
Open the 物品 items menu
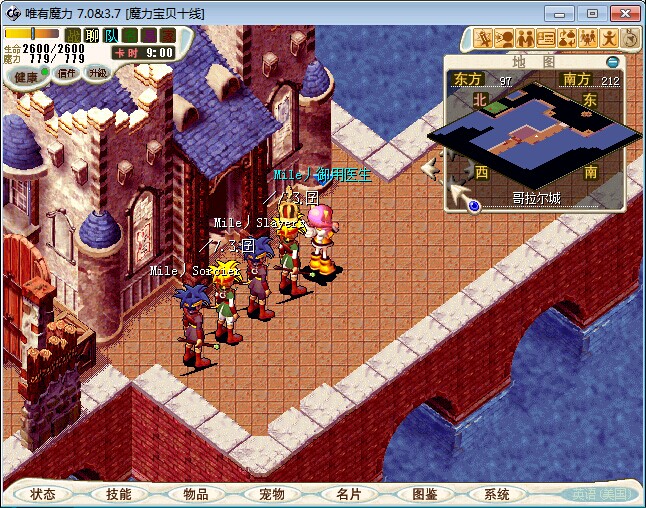tap(195, 494)
